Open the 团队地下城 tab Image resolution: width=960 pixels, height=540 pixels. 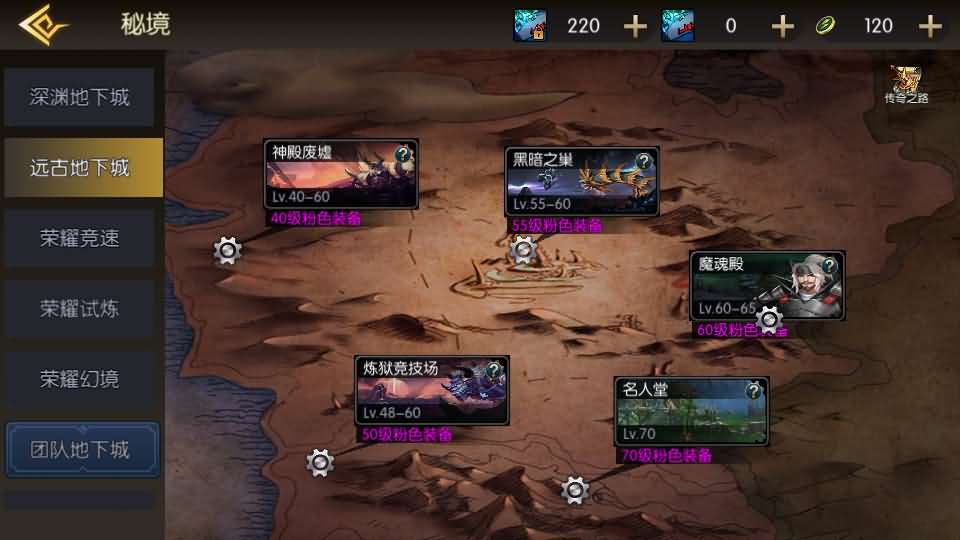click(x=80, y=449)
